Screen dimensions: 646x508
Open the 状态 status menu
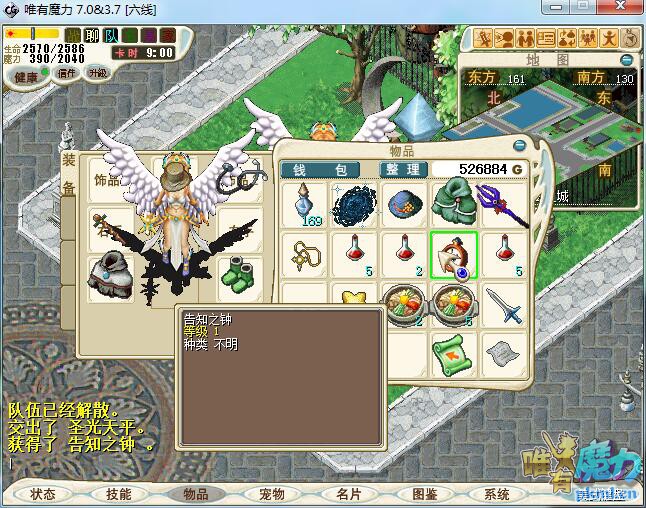[x=43, y=494]
